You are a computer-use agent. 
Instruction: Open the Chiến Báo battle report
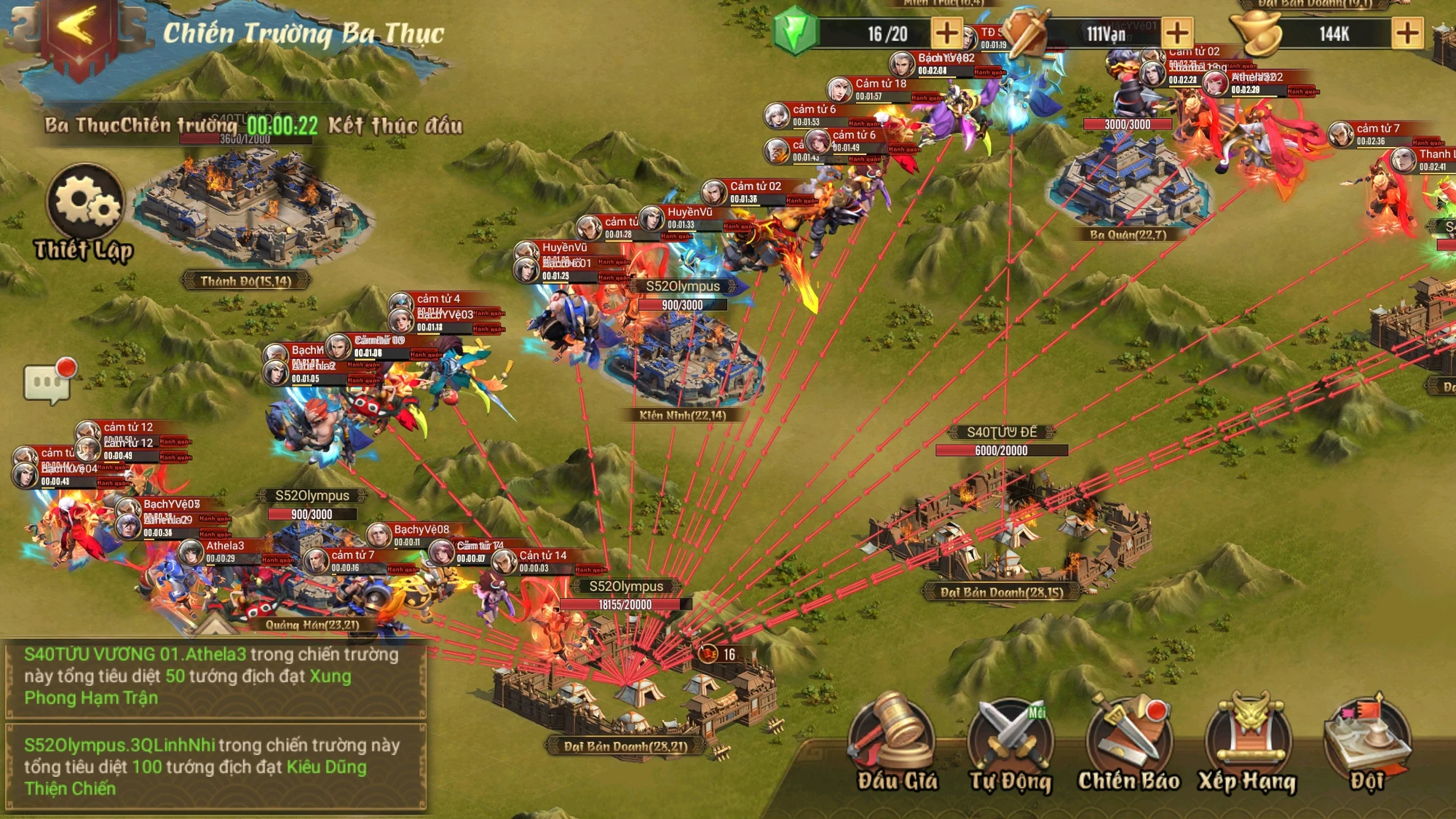(1128, 741)
